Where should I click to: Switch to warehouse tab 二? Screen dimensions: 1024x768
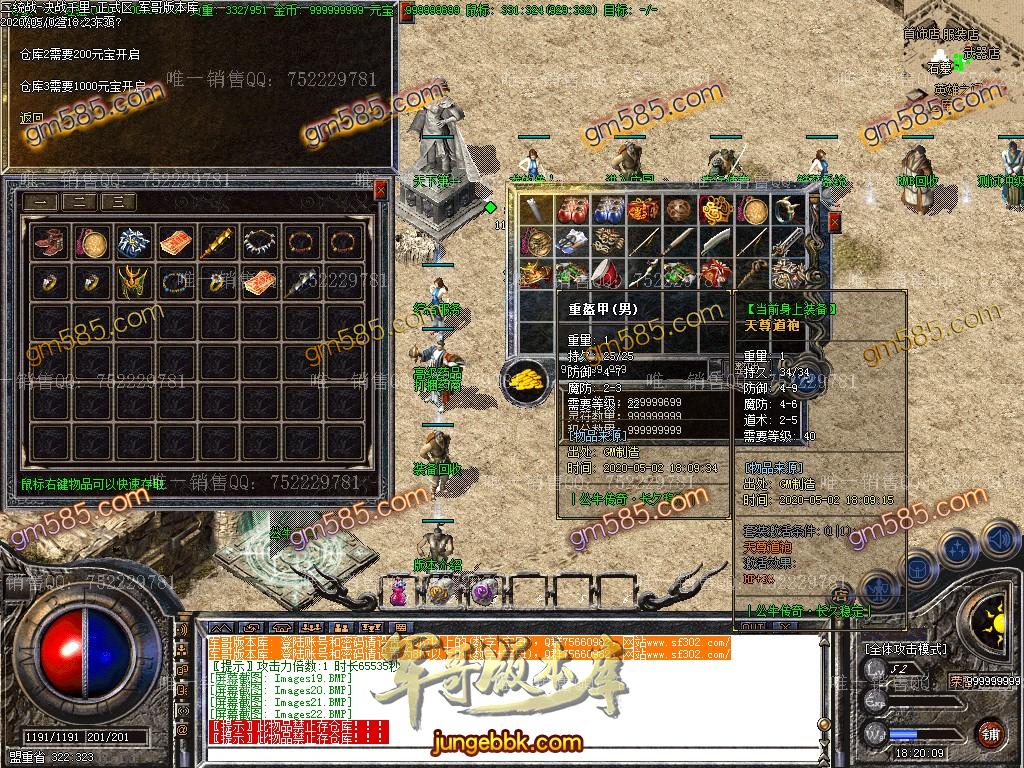coord(82,202)
